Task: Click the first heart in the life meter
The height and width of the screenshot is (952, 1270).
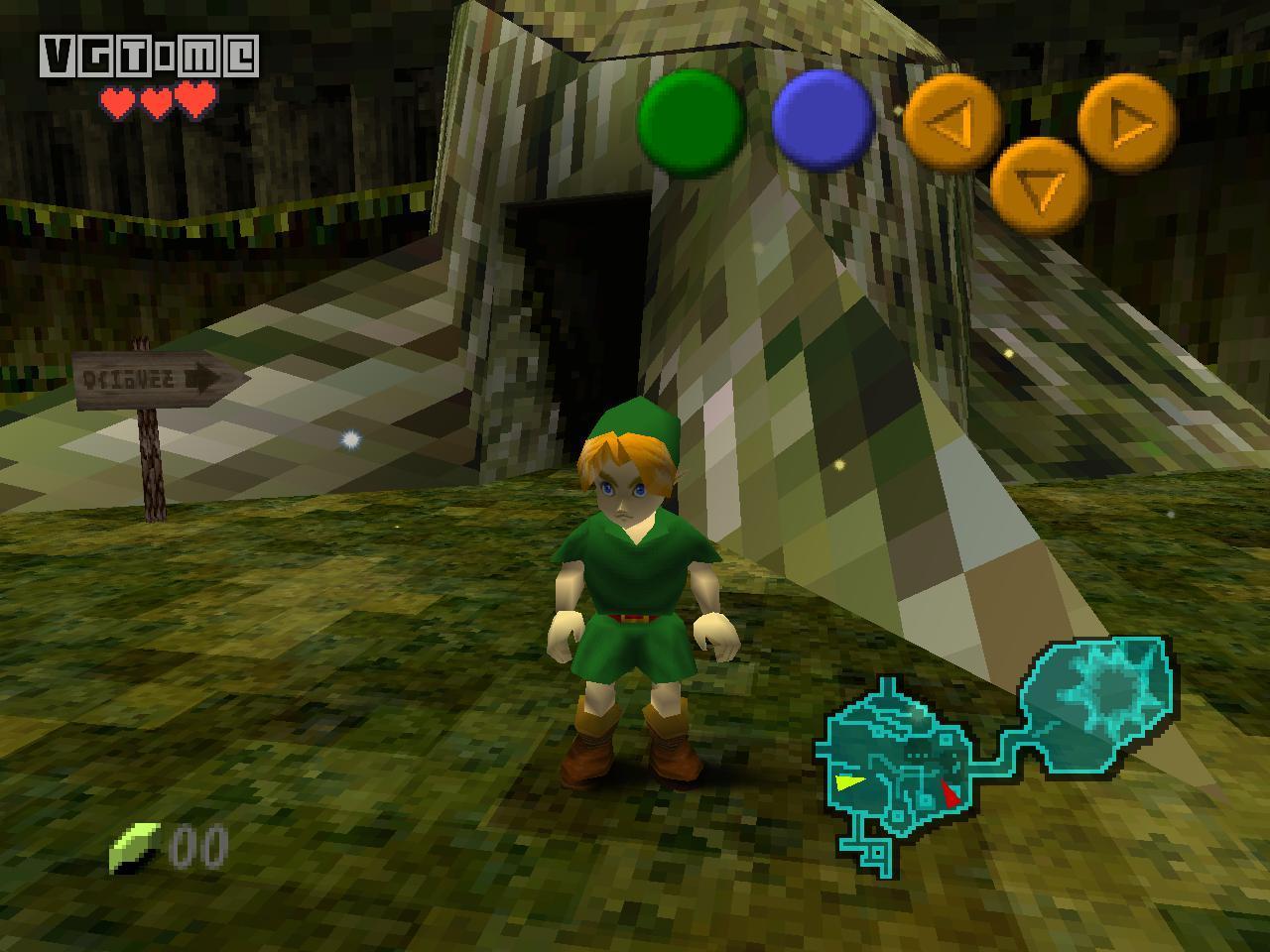Action: pos(116,99)
